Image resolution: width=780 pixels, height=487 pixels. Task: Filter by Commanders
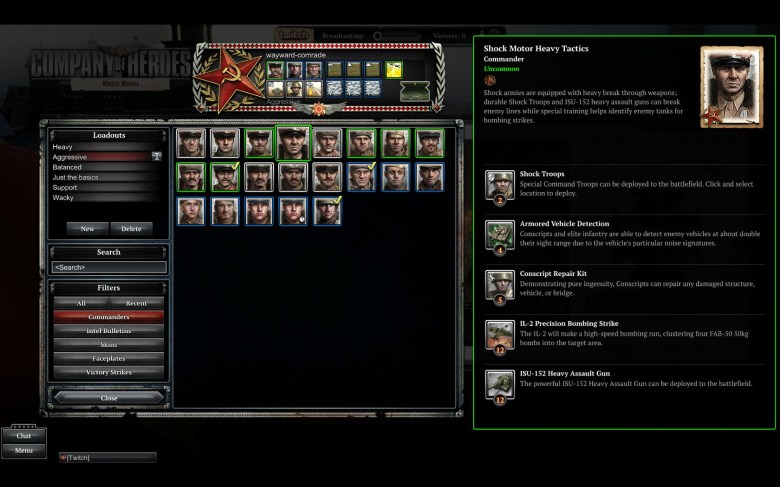109,317
